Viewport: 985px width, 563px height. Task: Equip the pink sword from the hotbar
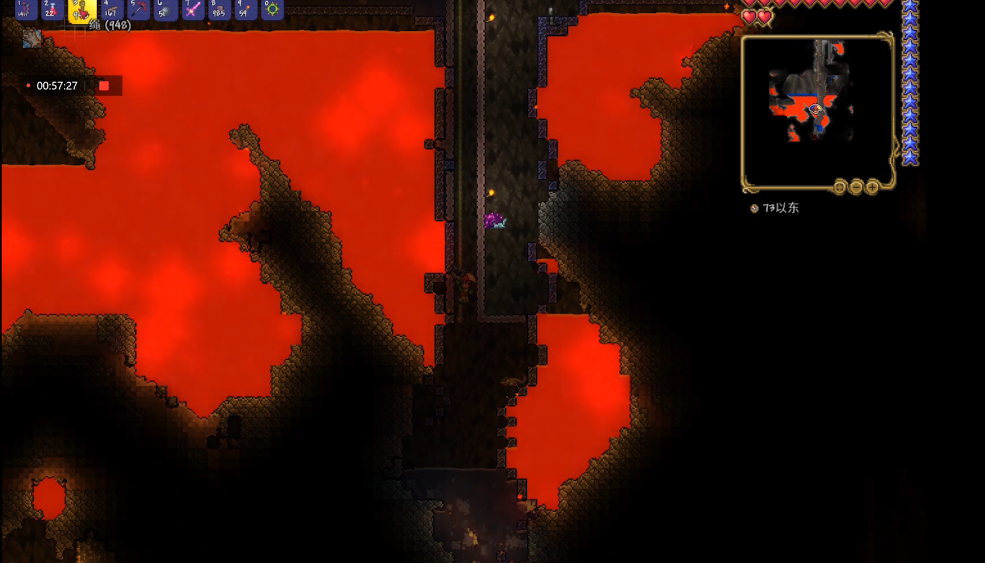pos(193,10)
